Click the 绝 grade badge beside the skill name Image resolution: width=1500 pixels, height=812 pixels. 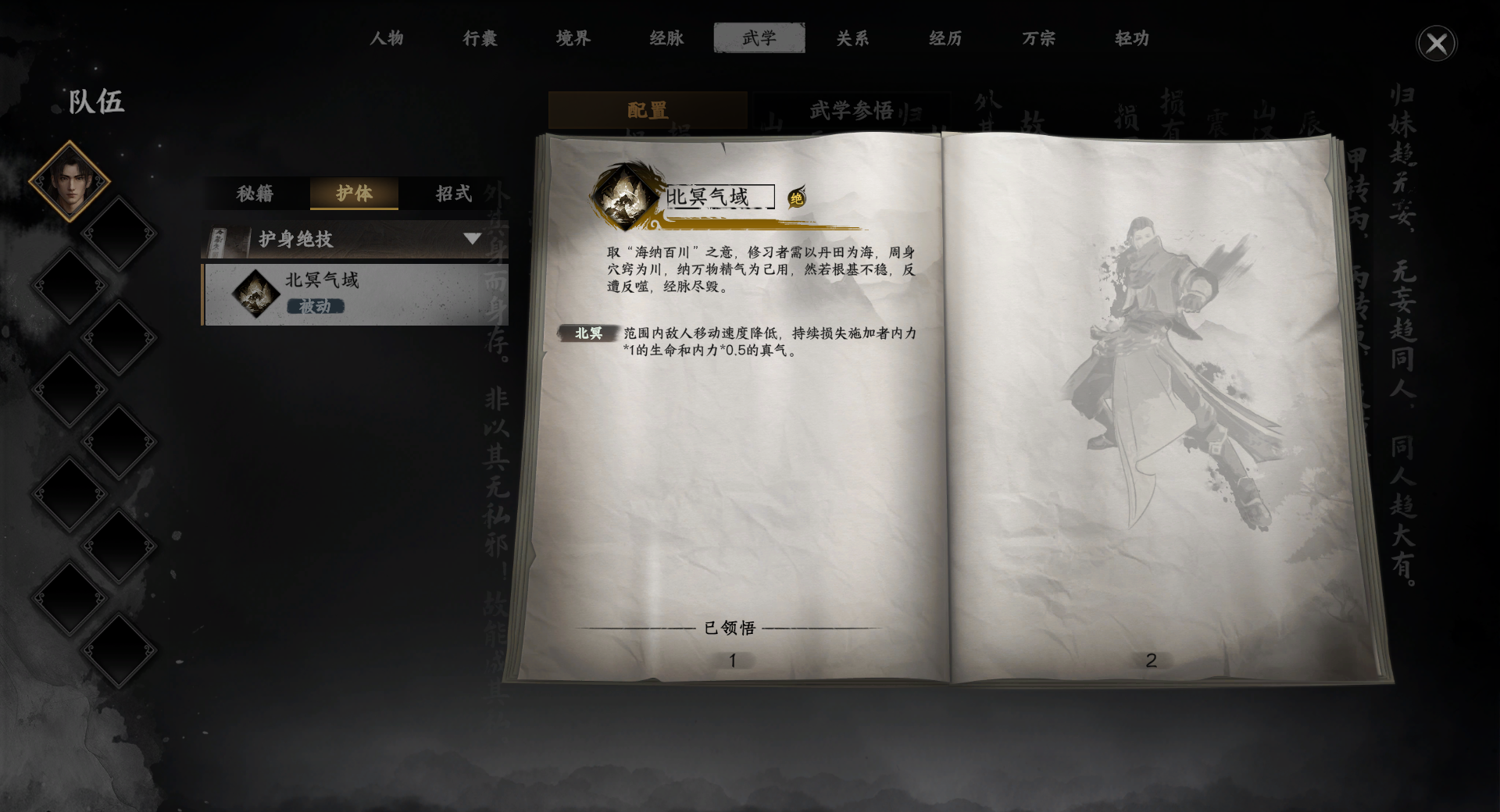coord(798,198)
